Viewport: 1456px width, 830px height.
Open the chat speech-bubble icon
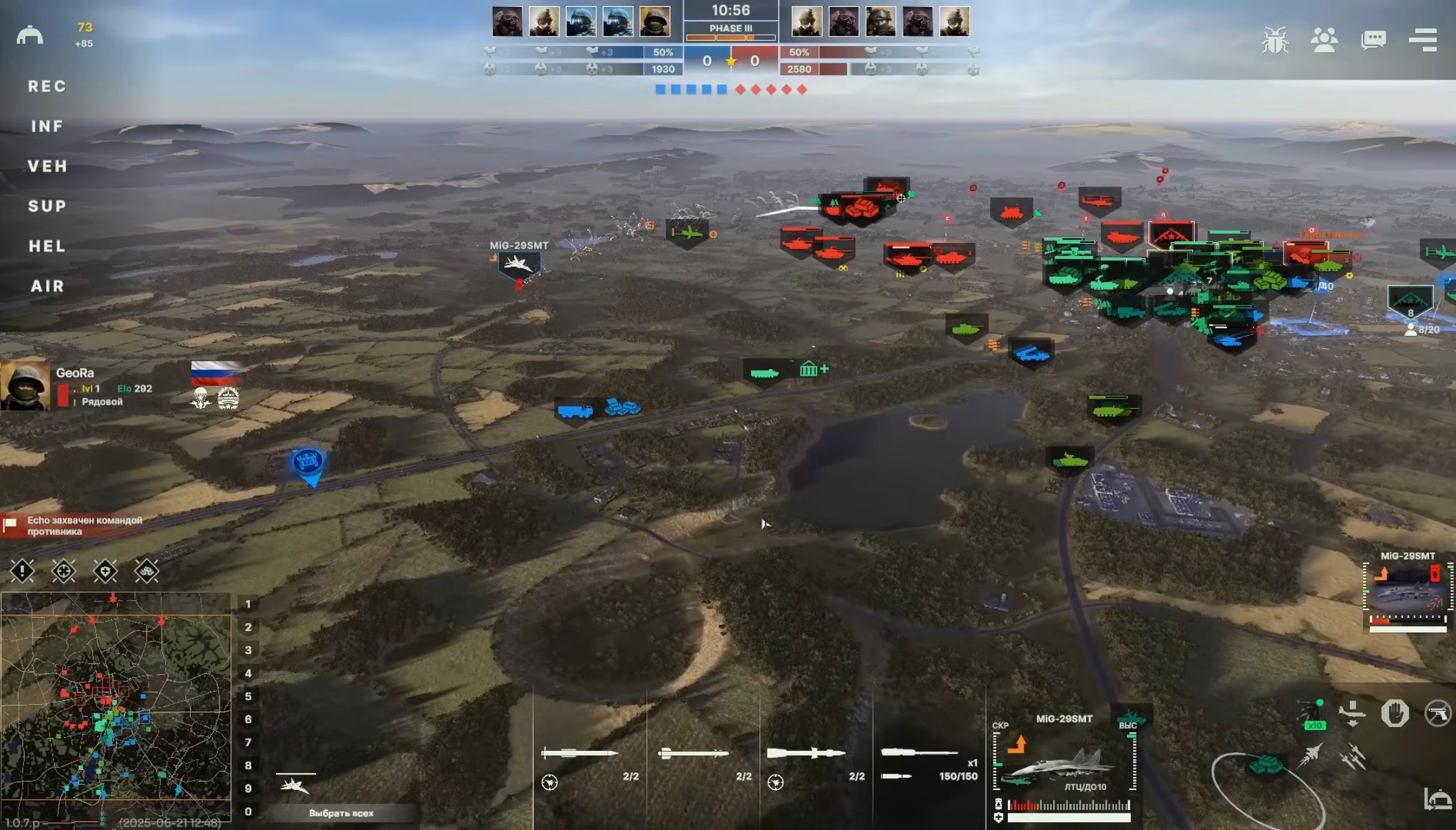[x=1373, y=40]
